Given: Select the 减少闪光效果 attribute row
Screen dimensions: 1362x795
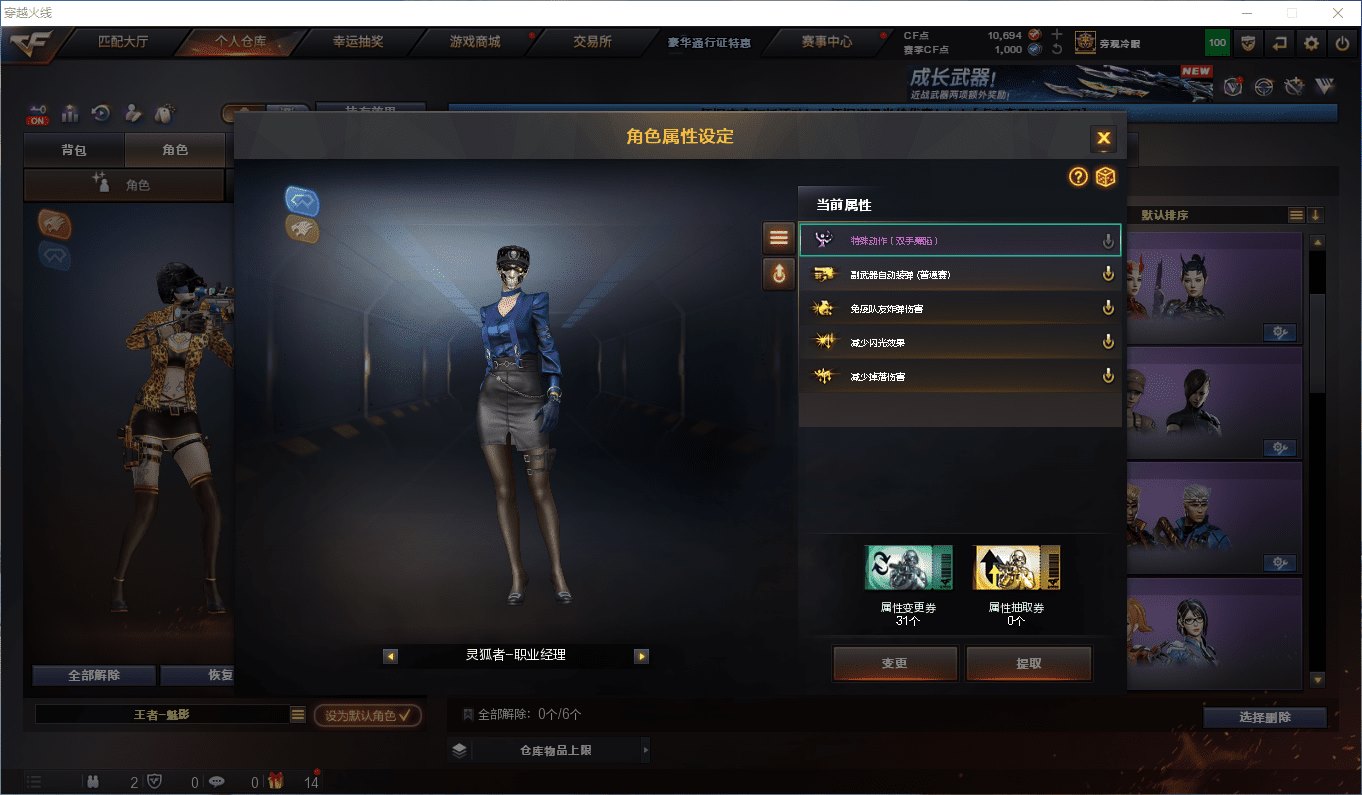Looking at the screenshot, I should click(x=959, y=343).
